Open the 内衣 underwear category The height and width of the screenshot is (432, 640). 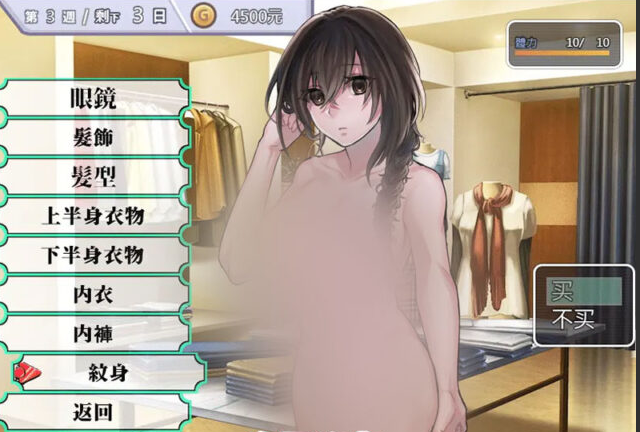pos(93,293)
